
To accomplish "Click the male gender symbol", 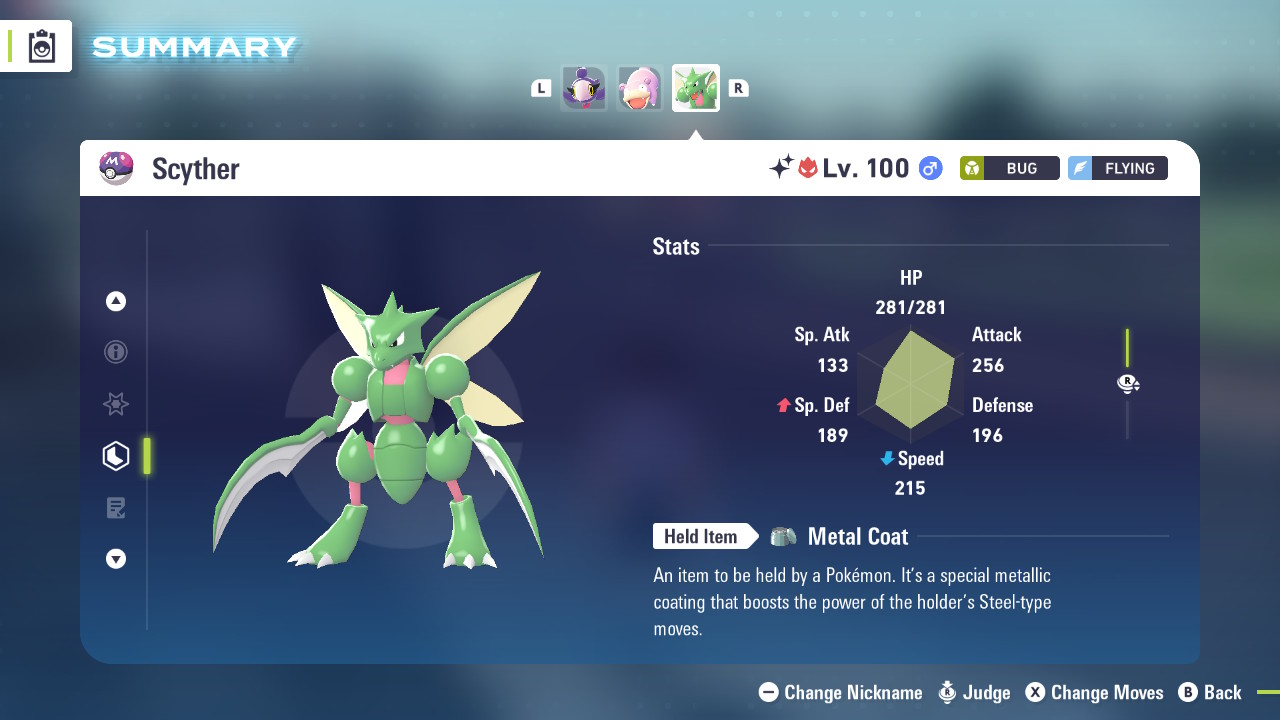I will coord(930,168).
